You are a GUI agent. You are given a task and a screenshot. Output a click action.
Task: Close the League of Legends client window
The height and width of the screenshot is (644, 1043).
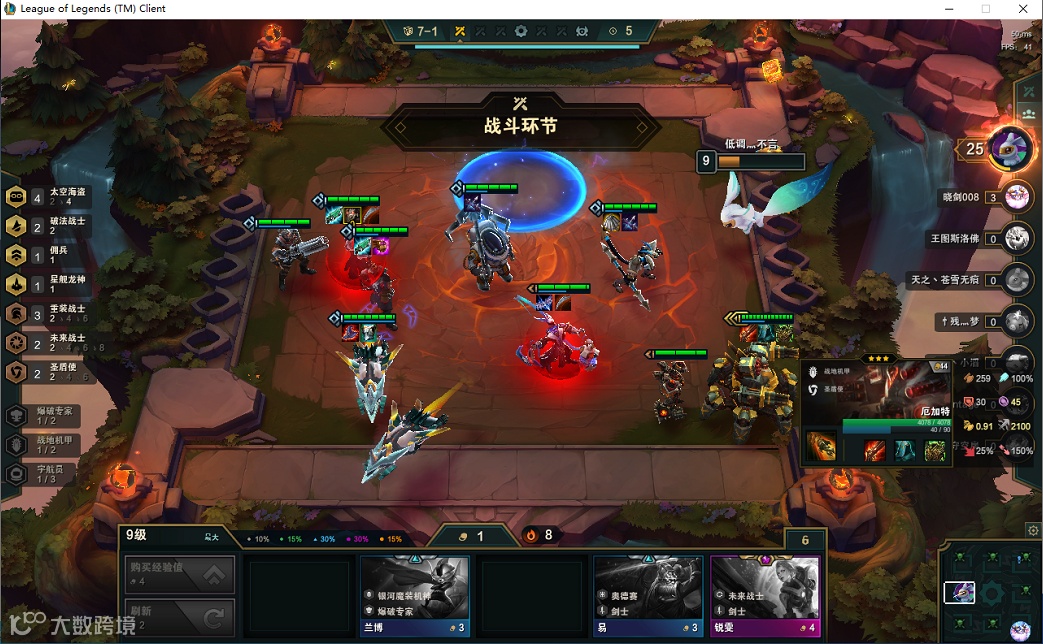[1021, 9]
